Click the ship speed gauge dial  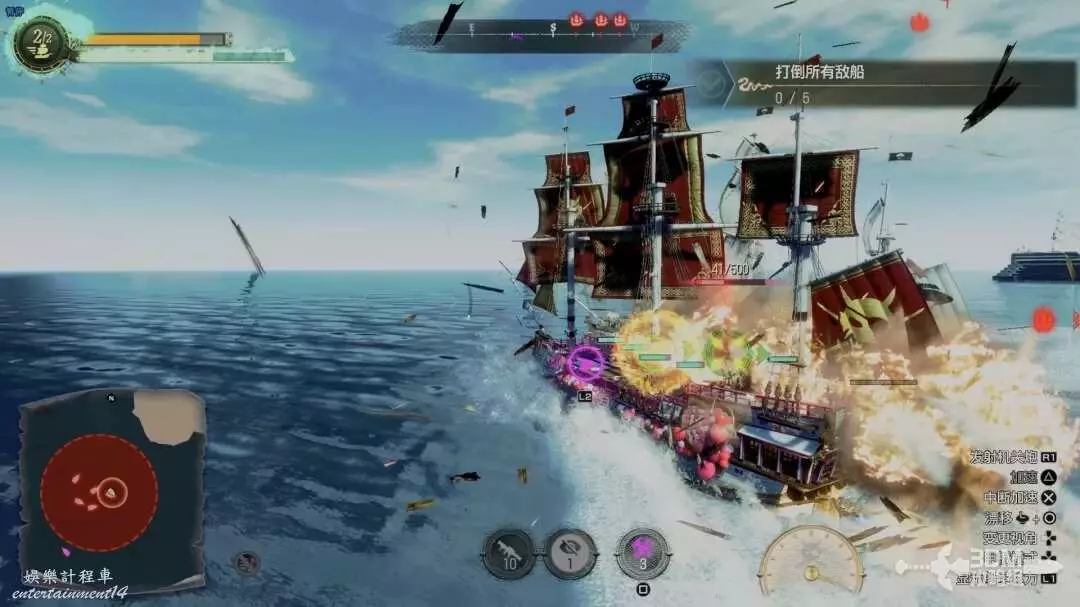(810, 562)
